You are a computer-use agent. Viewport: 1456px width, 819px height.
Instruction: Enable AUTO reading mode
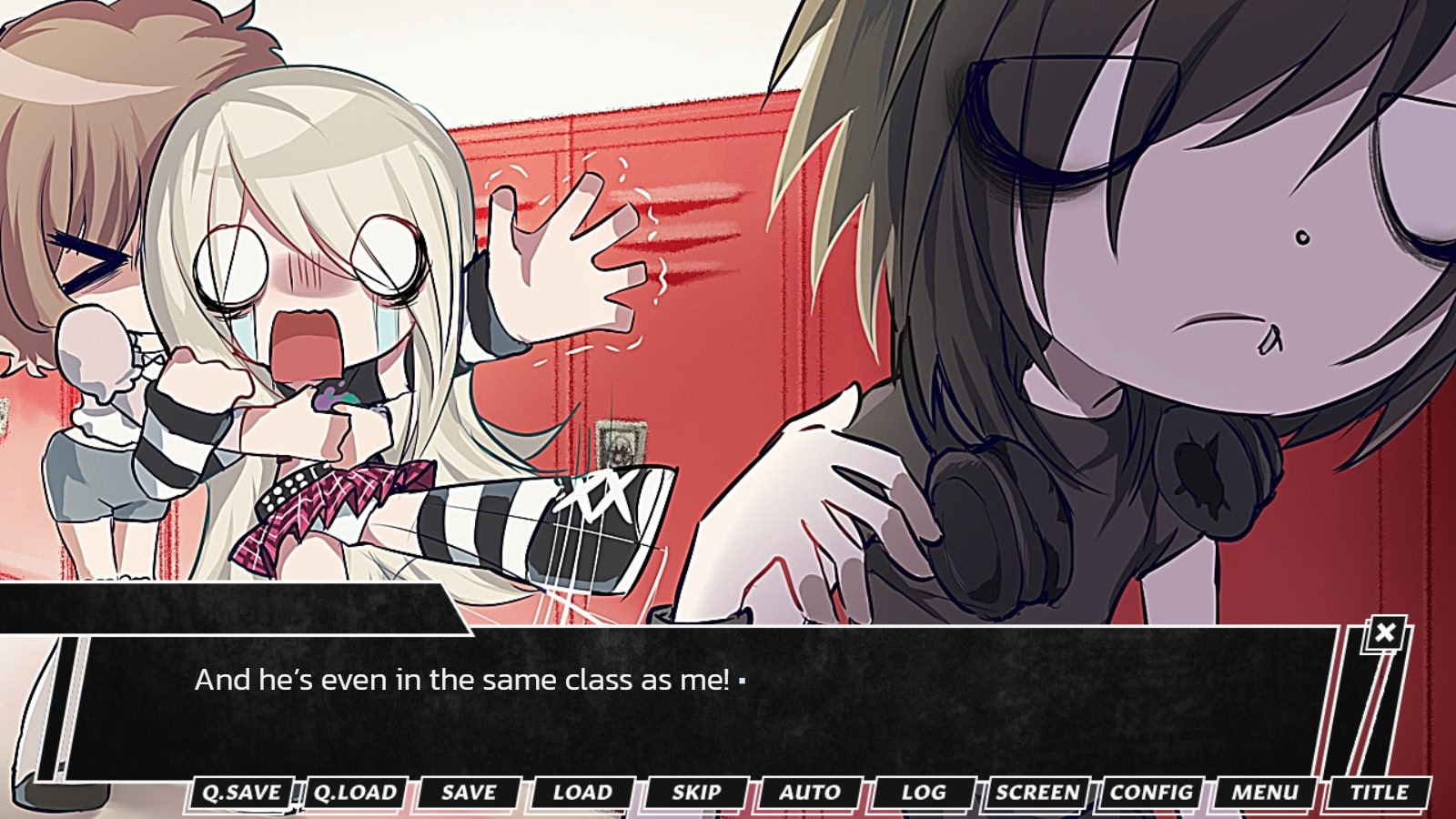click(x=808, y=793)
